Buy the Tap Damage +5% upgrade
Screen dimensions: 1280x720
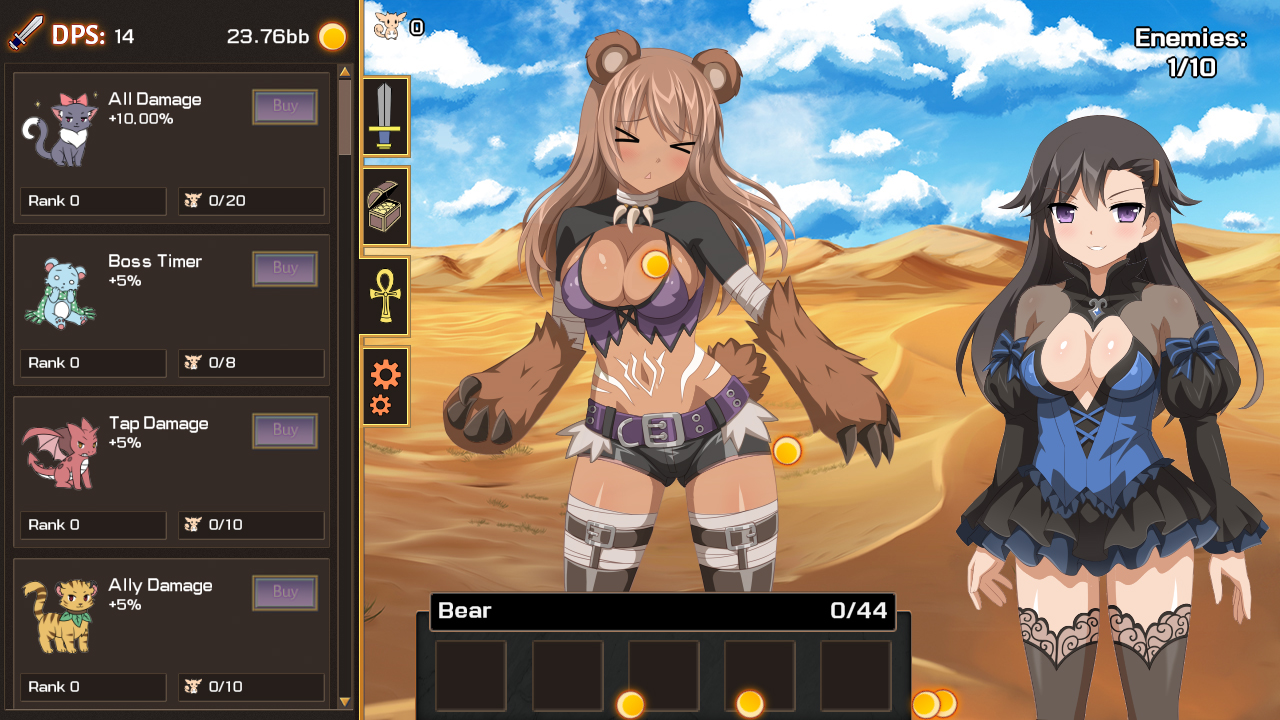[285, 430]
